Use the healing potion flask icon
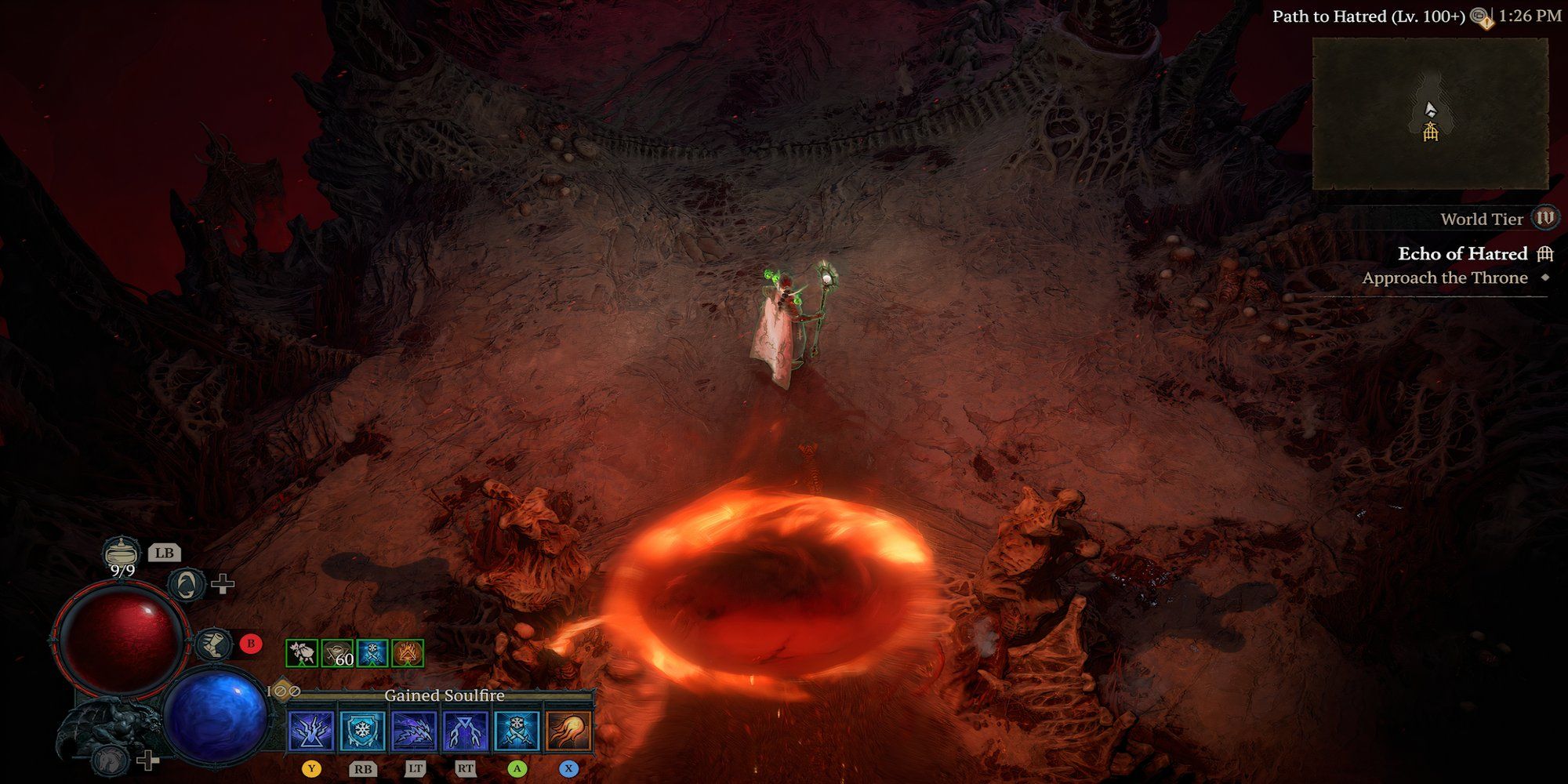The height and width of the screenshot is (784, 1568). point(122,552)
